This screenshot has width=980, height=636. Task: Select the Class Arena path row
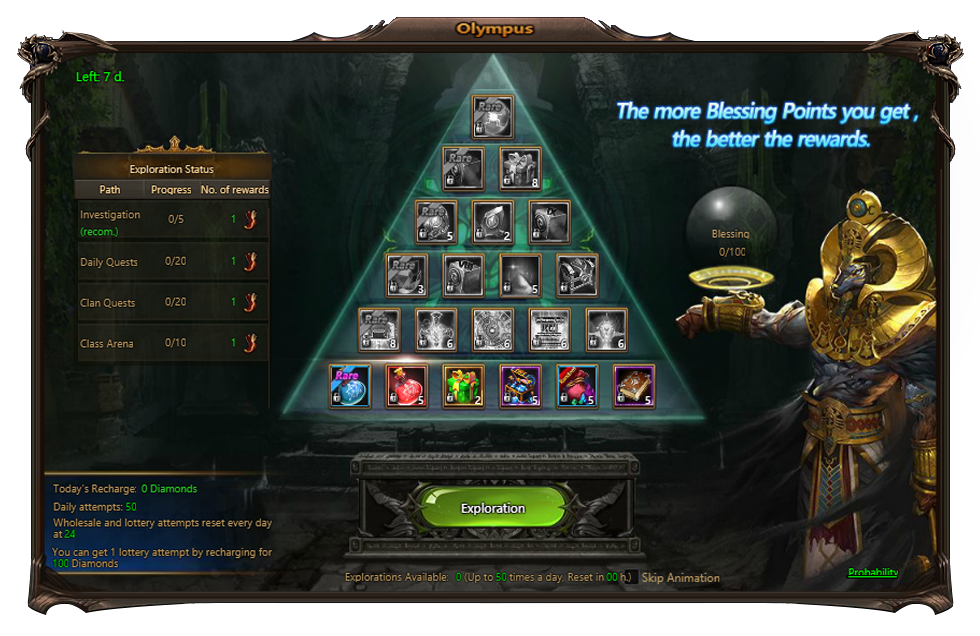(x=172, y=344)
